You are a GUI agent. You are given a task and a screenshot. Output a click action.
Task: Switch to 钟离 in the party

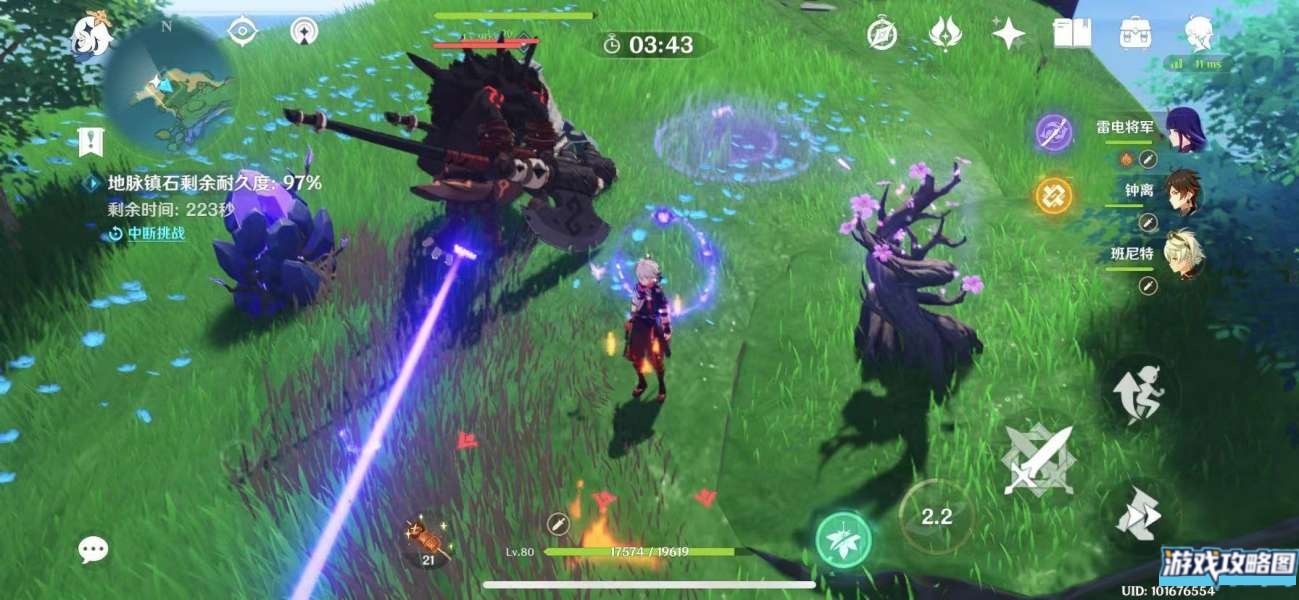click(x=1183, y=192)
